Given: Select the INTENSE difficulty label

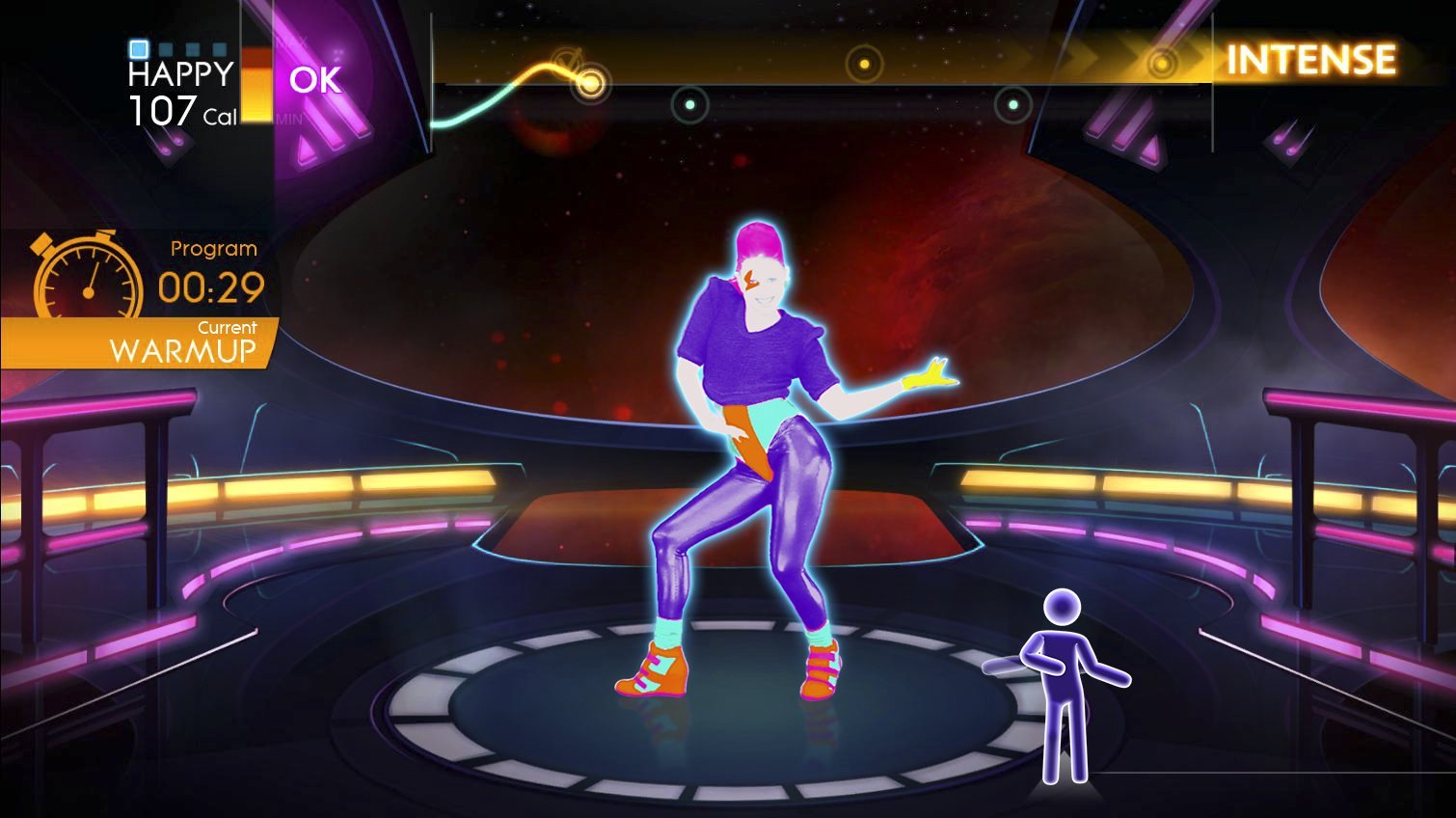Looking at the screenshot, I should coord(1310,60).
